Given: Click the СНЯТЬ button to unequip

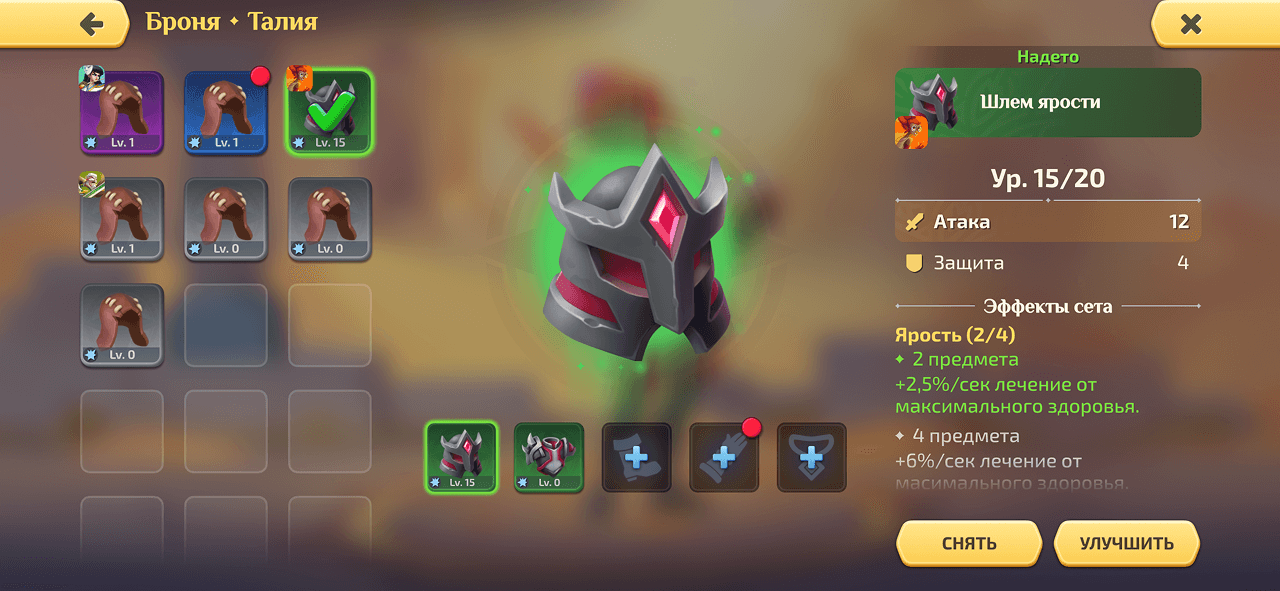Looking at the screenshot, I should 968,544.
